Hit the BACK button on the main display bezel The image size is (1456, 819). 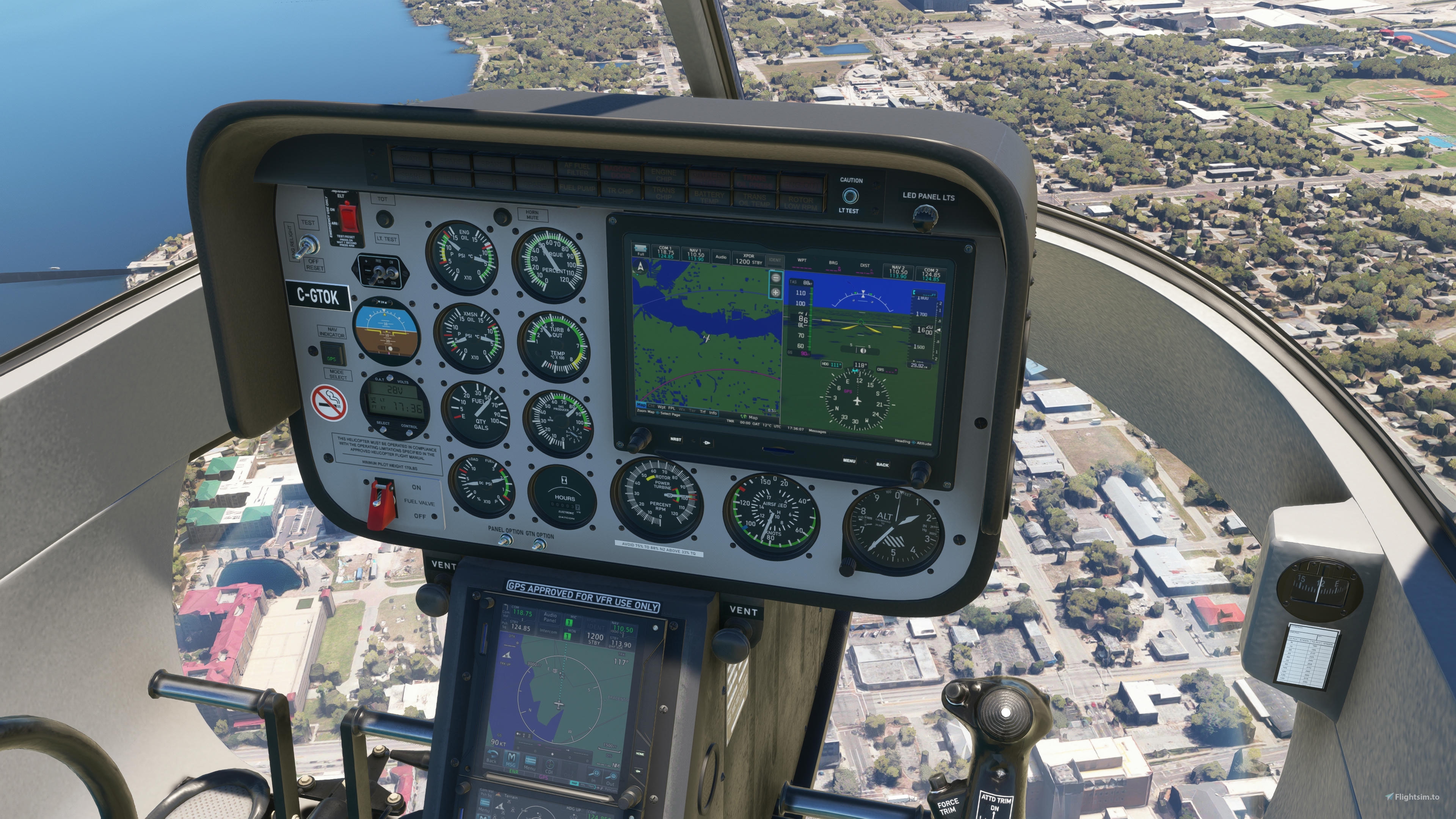tap(882, 464)
